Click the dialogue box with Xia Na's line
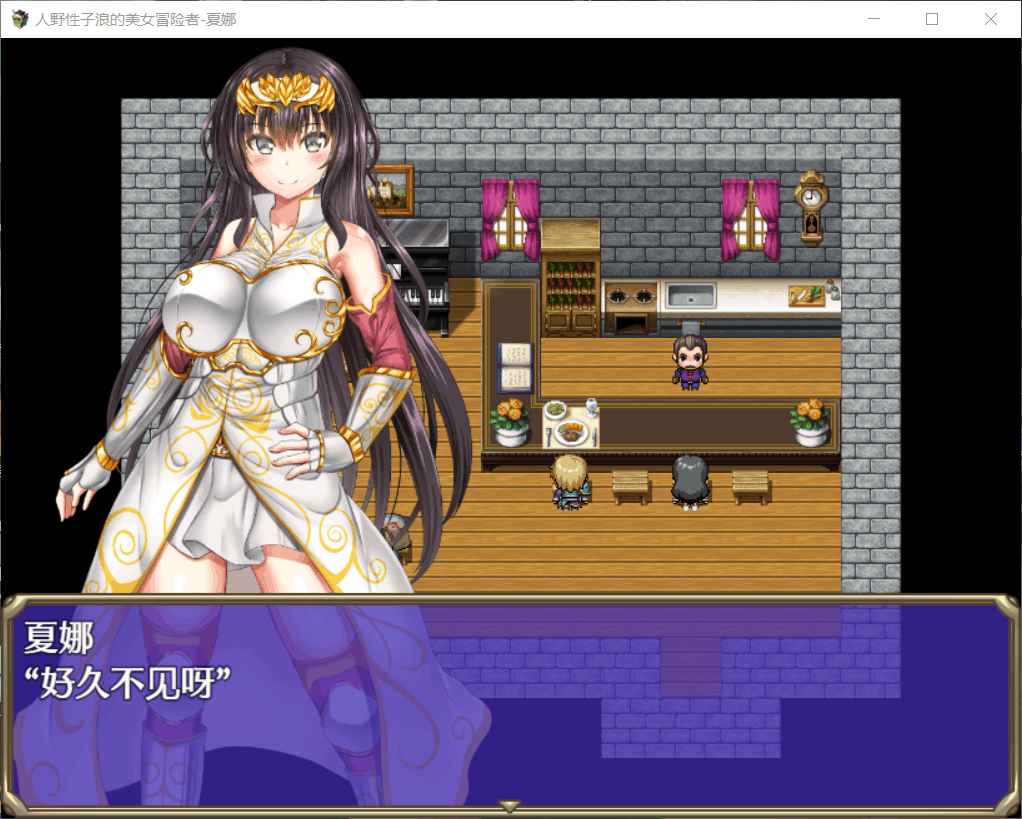The width and height of the screenshot is (1022, 819). pyautogui.click(x=510, y=700)
